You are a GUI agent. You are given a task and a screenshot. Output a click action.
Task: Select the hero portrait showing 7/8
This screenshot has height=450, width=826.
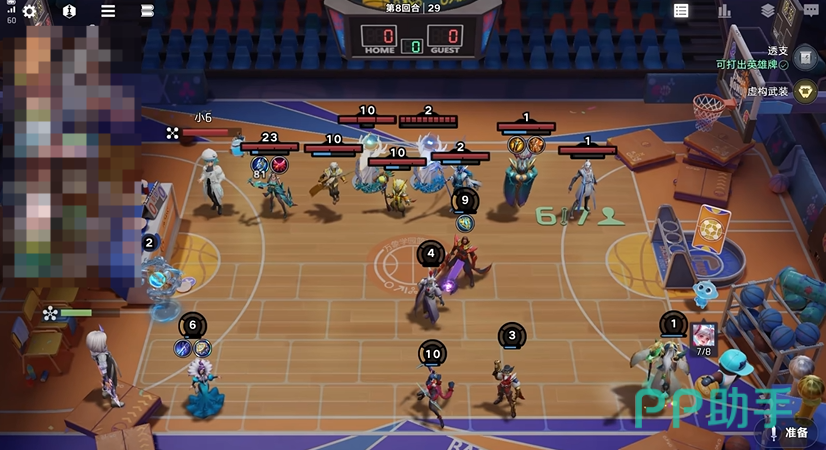(x=704, y=336)
